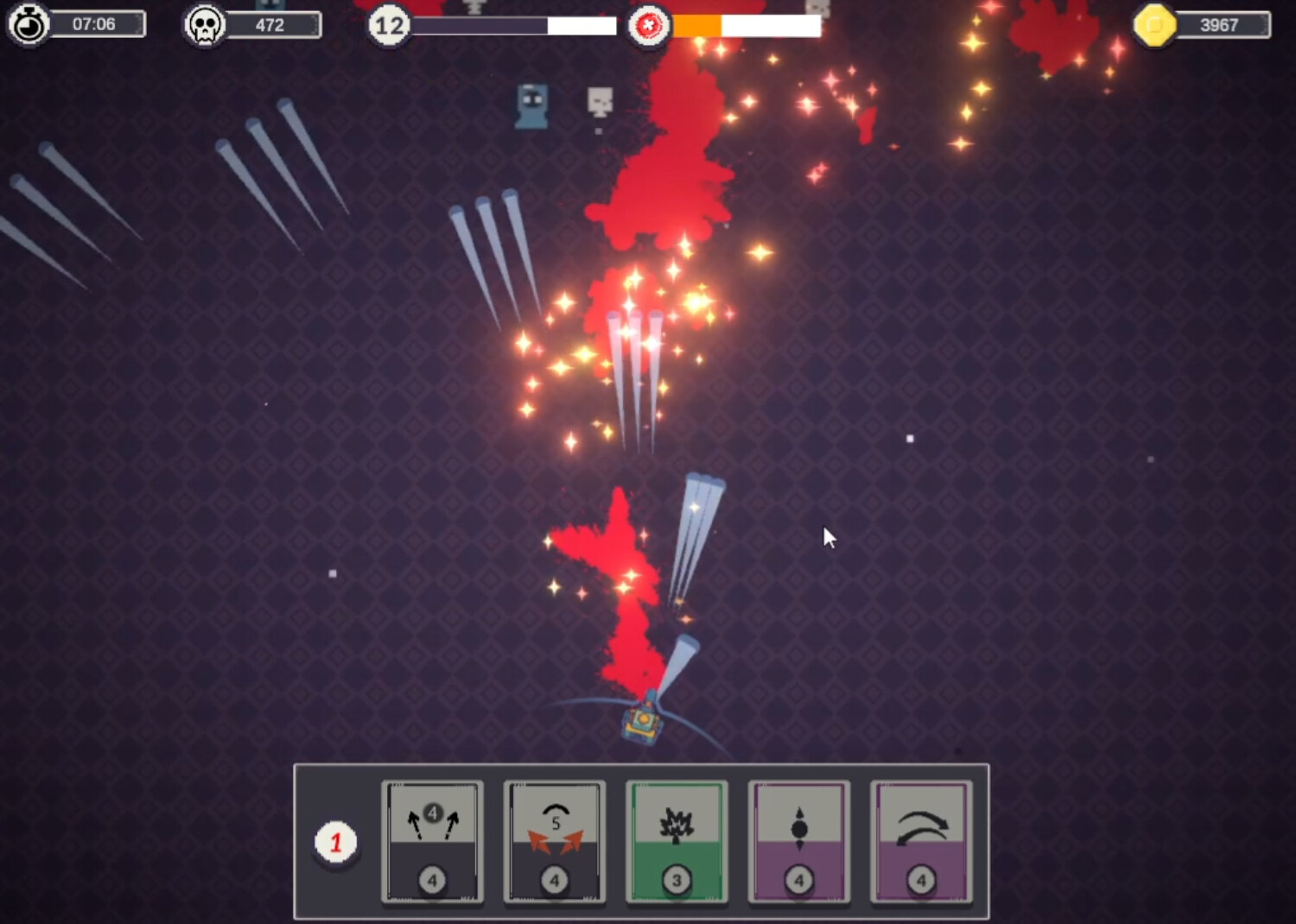Select the green explosion card
This screenshot has height=924, width=1296.
pos(677,842)
